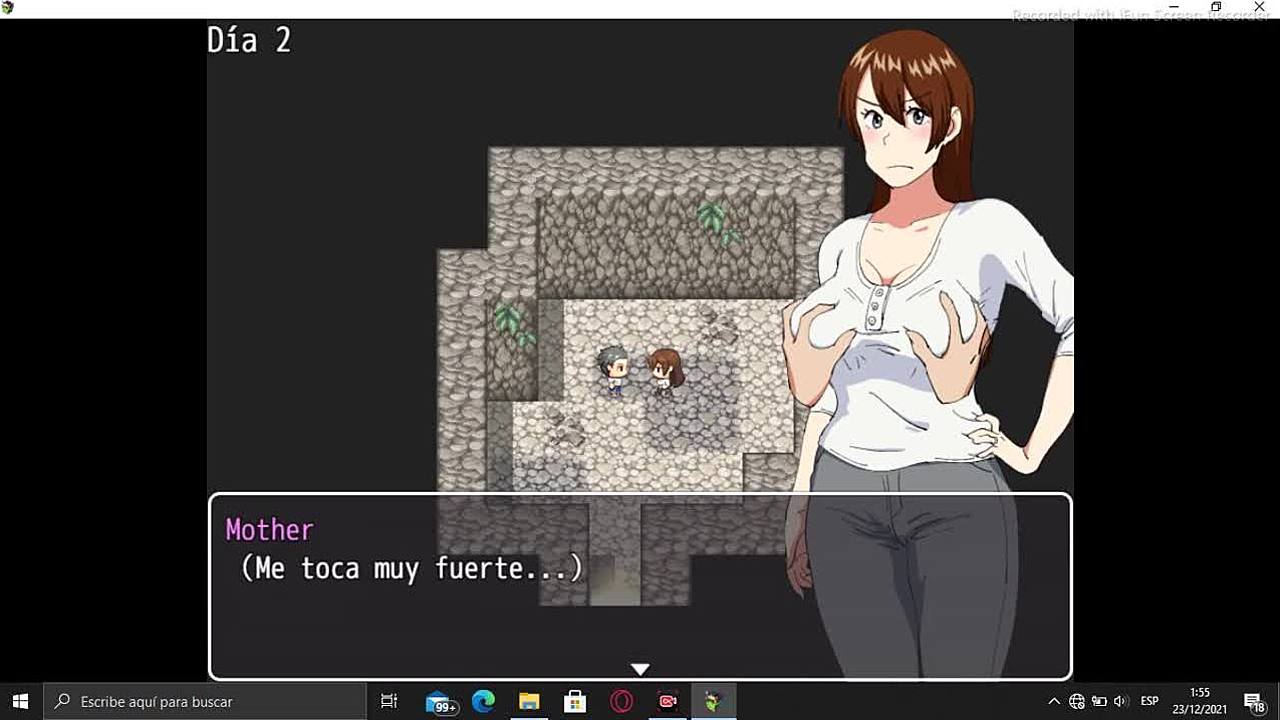Screen dimensions: 1280x720
Task: Close the game window
Action: (1259, 7)
